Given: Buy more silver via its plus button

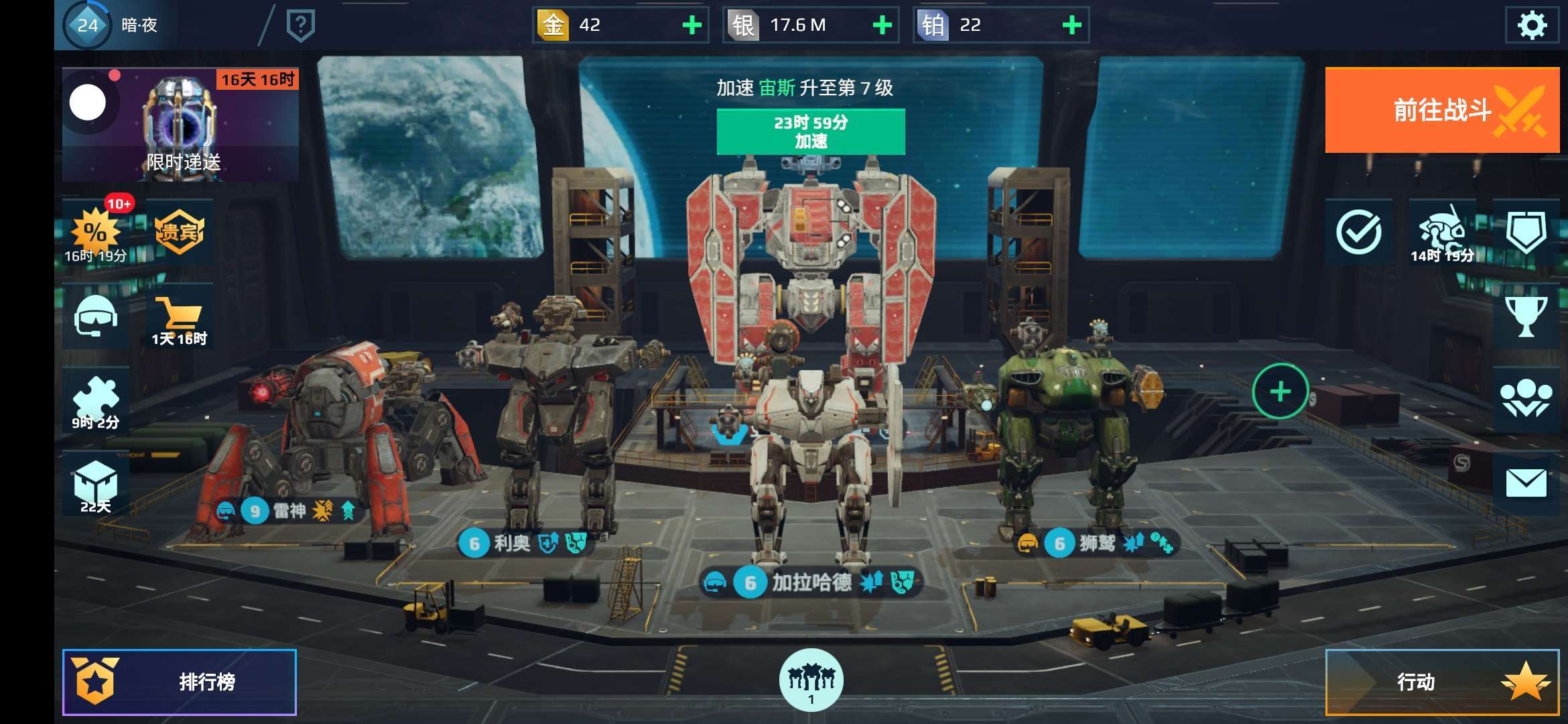Looking at the screenshot, I should 882,25.
